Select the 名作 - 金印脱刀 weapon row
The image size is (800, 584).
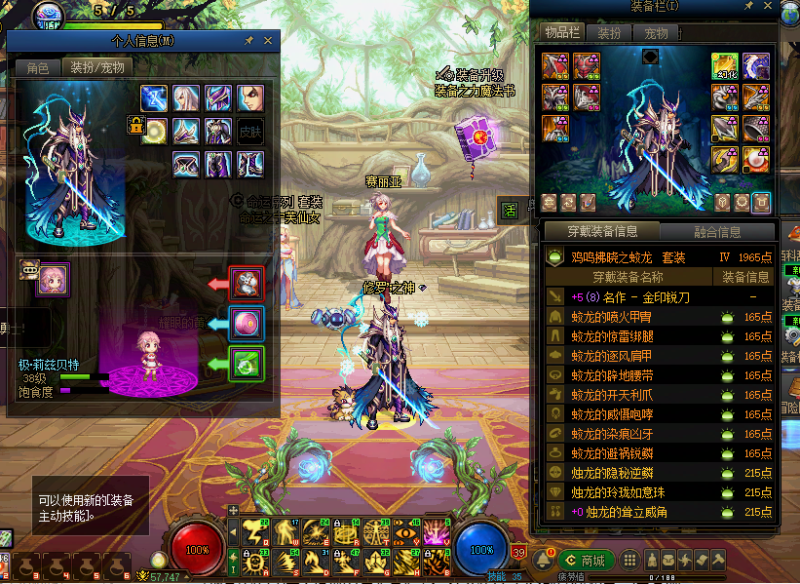click(630, 297)
